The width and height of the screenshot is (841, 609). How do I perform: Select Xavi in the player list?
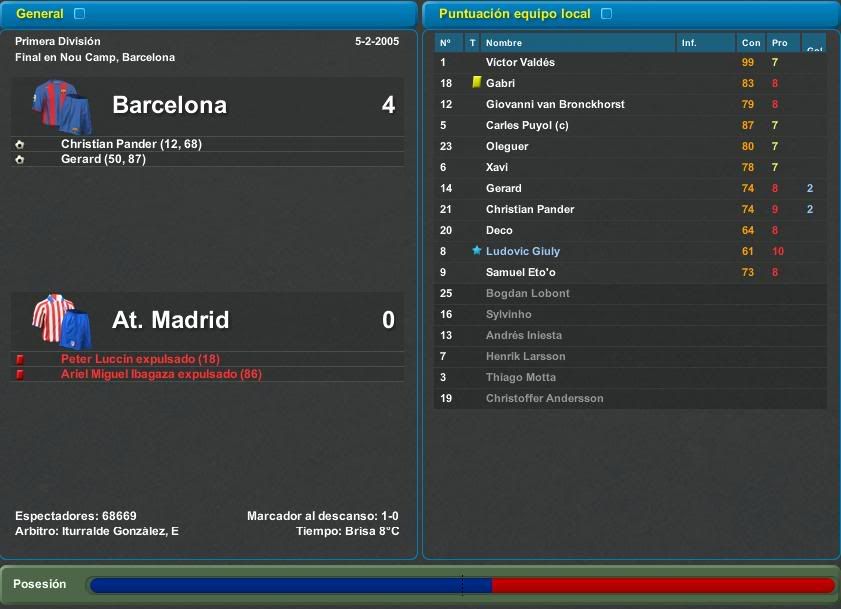coord(499,168)
